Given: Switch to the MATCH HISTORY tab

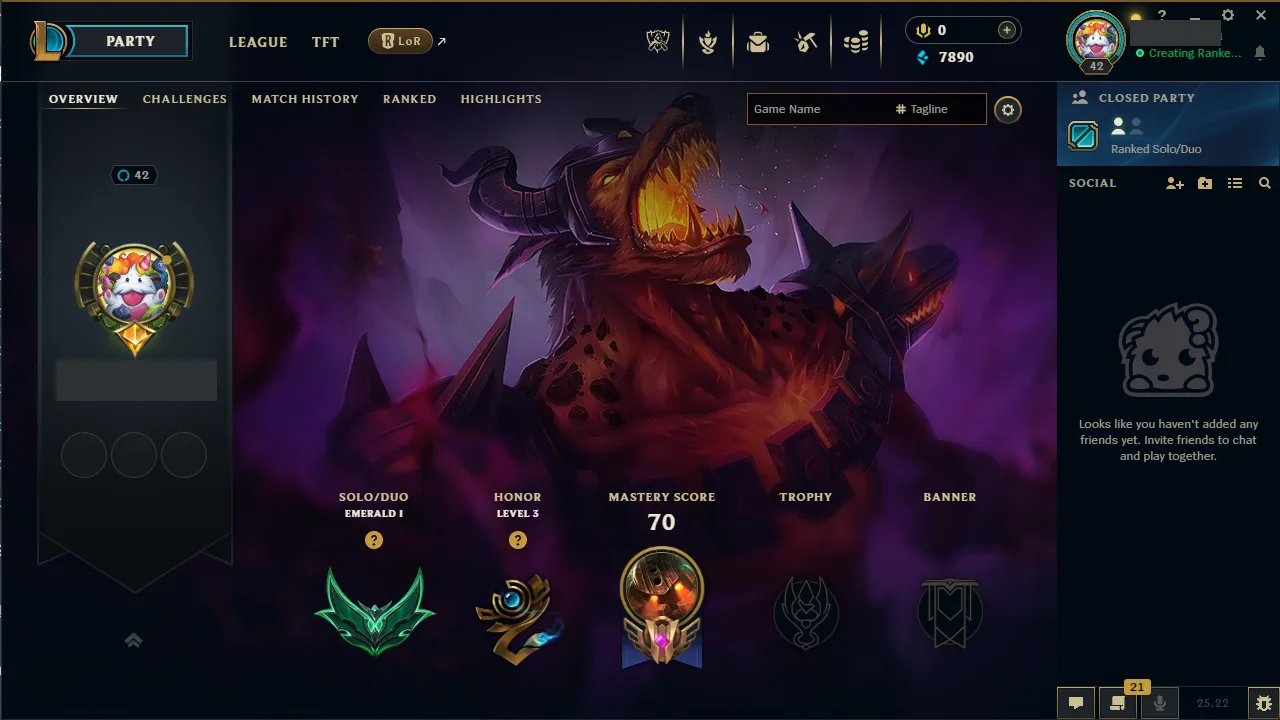Looking at the screenshot, I should [305, 99].
